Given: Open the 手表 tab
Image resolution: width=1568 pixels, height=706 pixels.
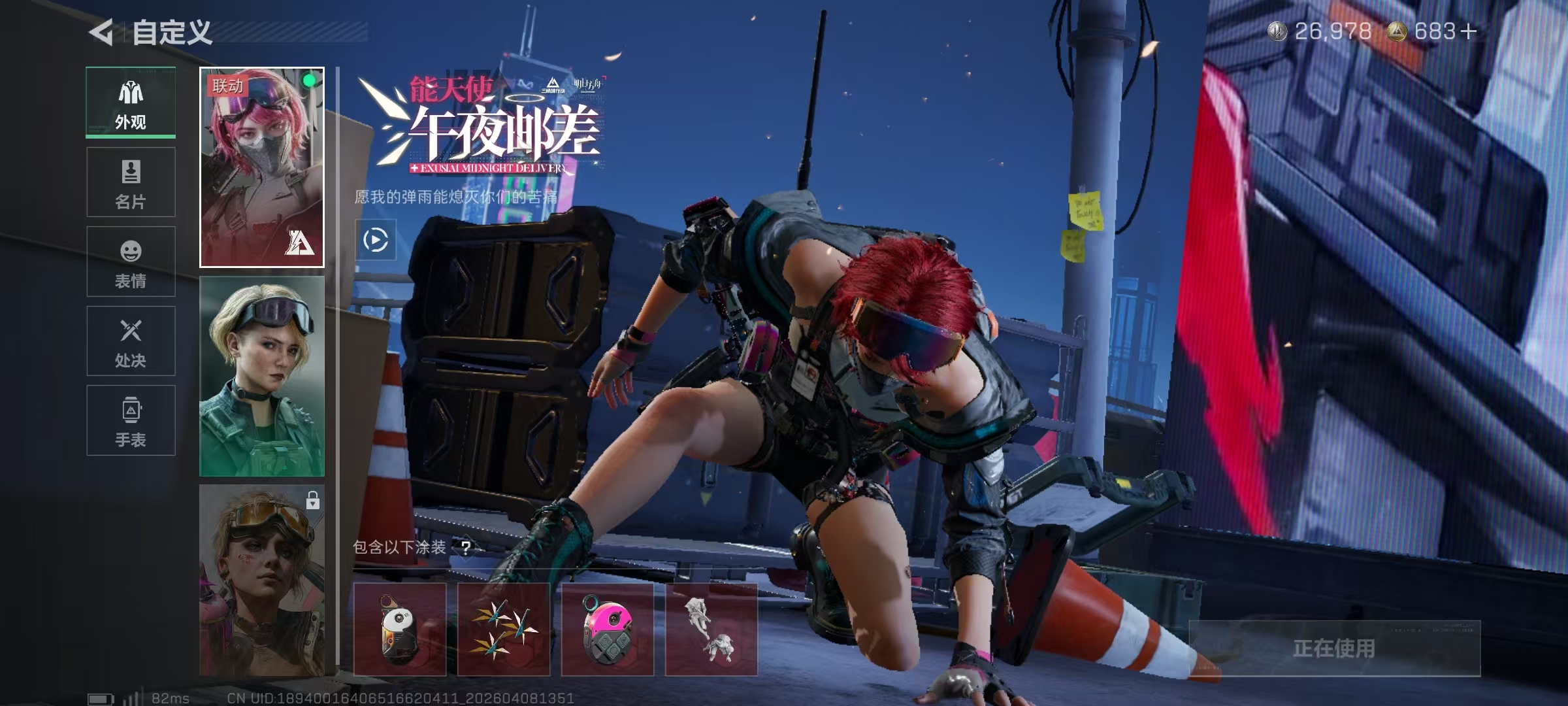Looking at the screenshot, I should [x=131, y=420].
